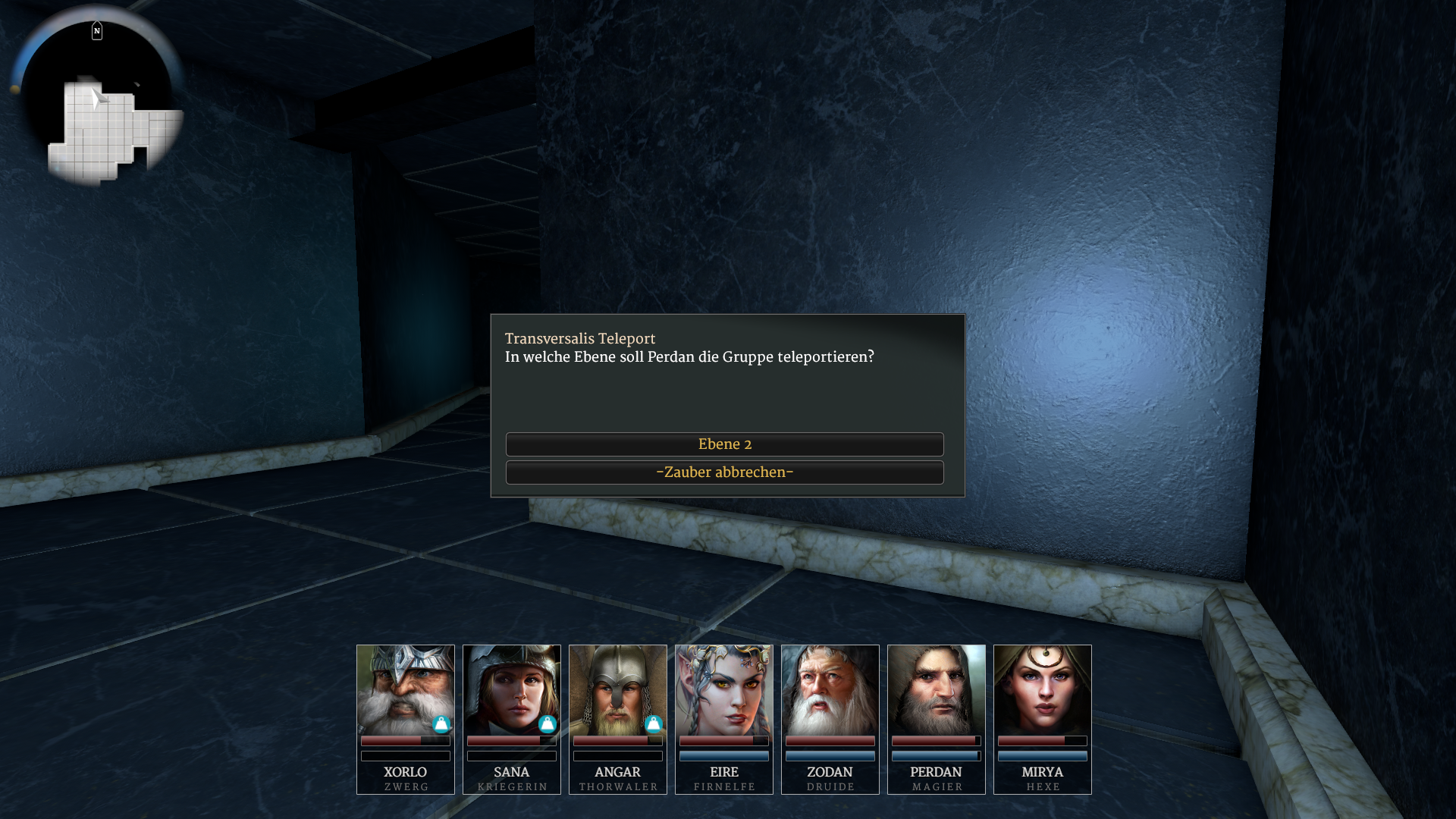Click Perdan the Magier portrait
This screenshot has width=1456, height=819.
(936, 690)
